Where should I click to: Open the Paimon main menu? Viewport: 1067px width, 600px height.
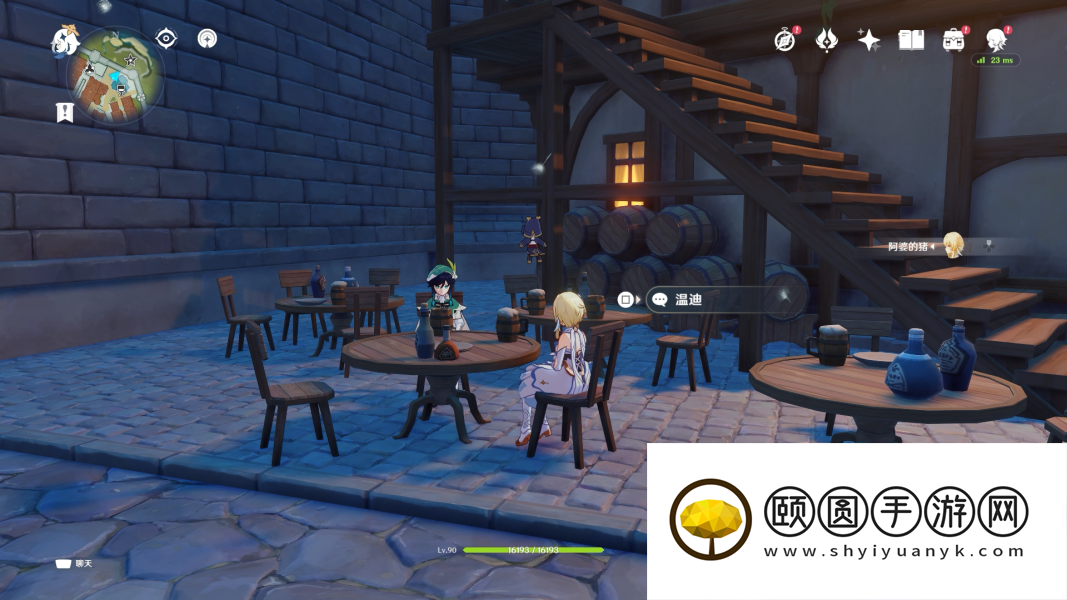click(65, 40)
